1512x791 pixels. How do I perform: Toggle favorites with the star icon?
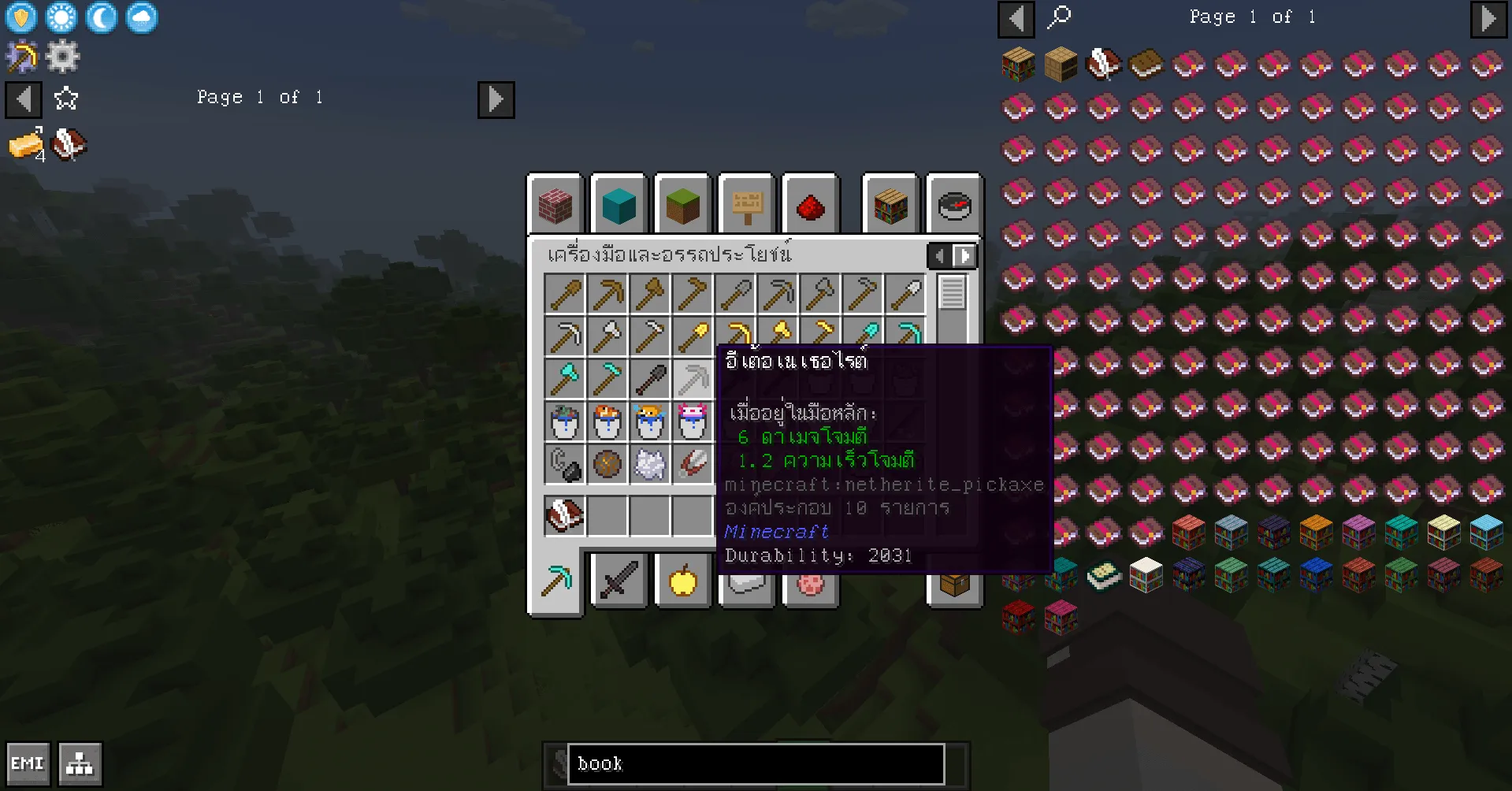(x=66, y=99)
